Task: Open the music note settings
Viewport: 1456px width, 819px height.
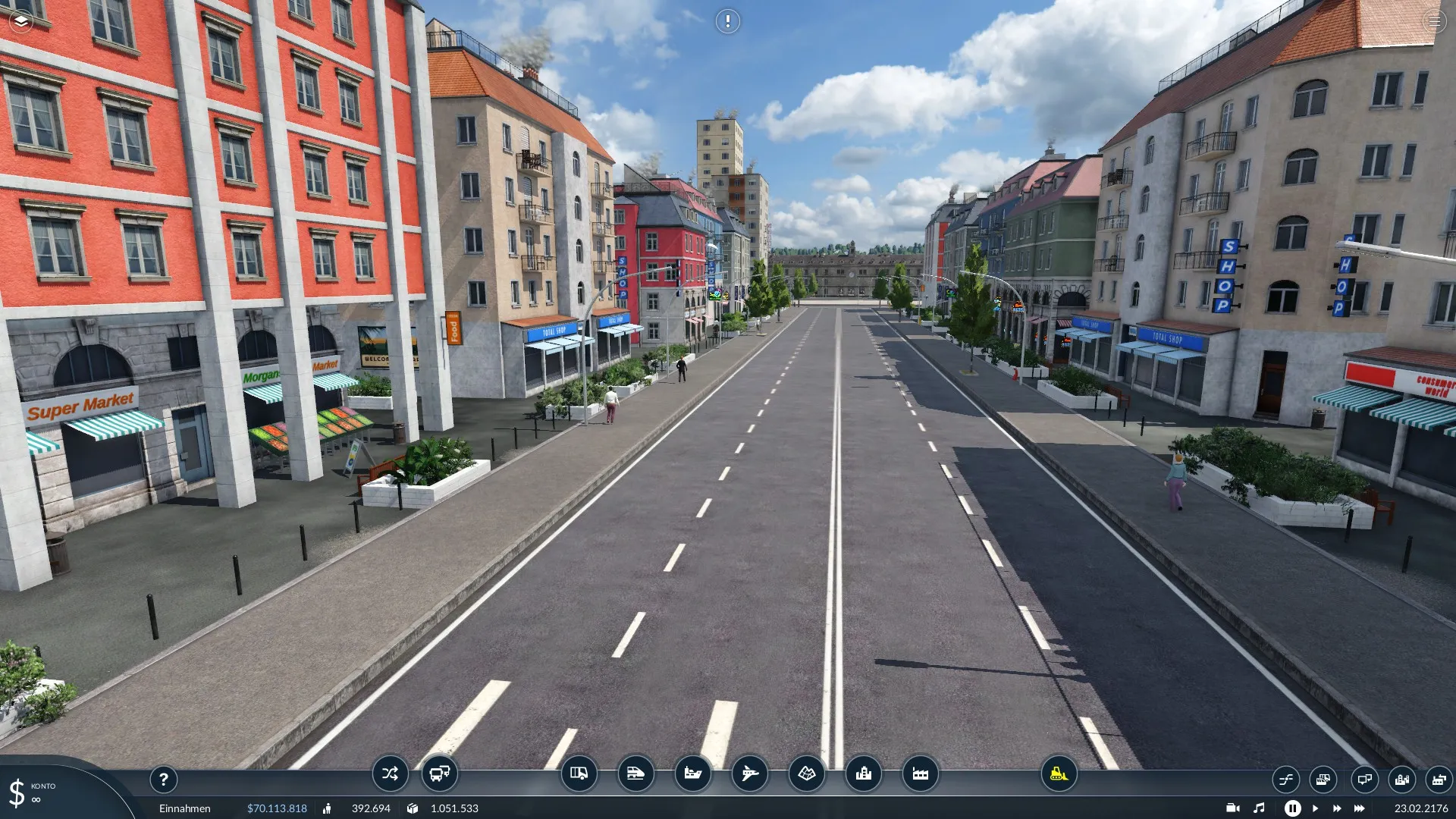Action: 1259,808
